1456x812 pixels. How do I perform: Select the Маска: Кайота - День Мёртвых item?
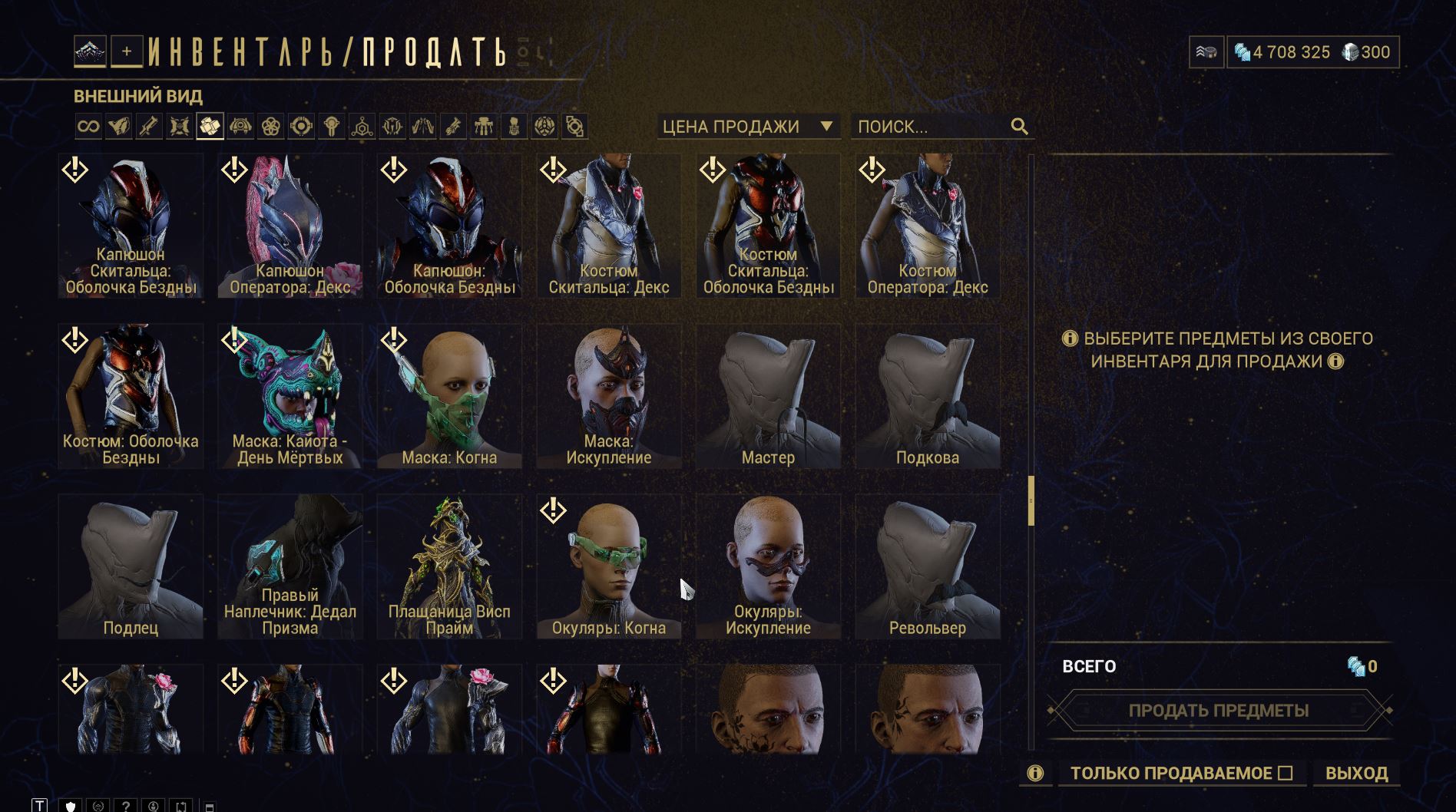(290, 396)
